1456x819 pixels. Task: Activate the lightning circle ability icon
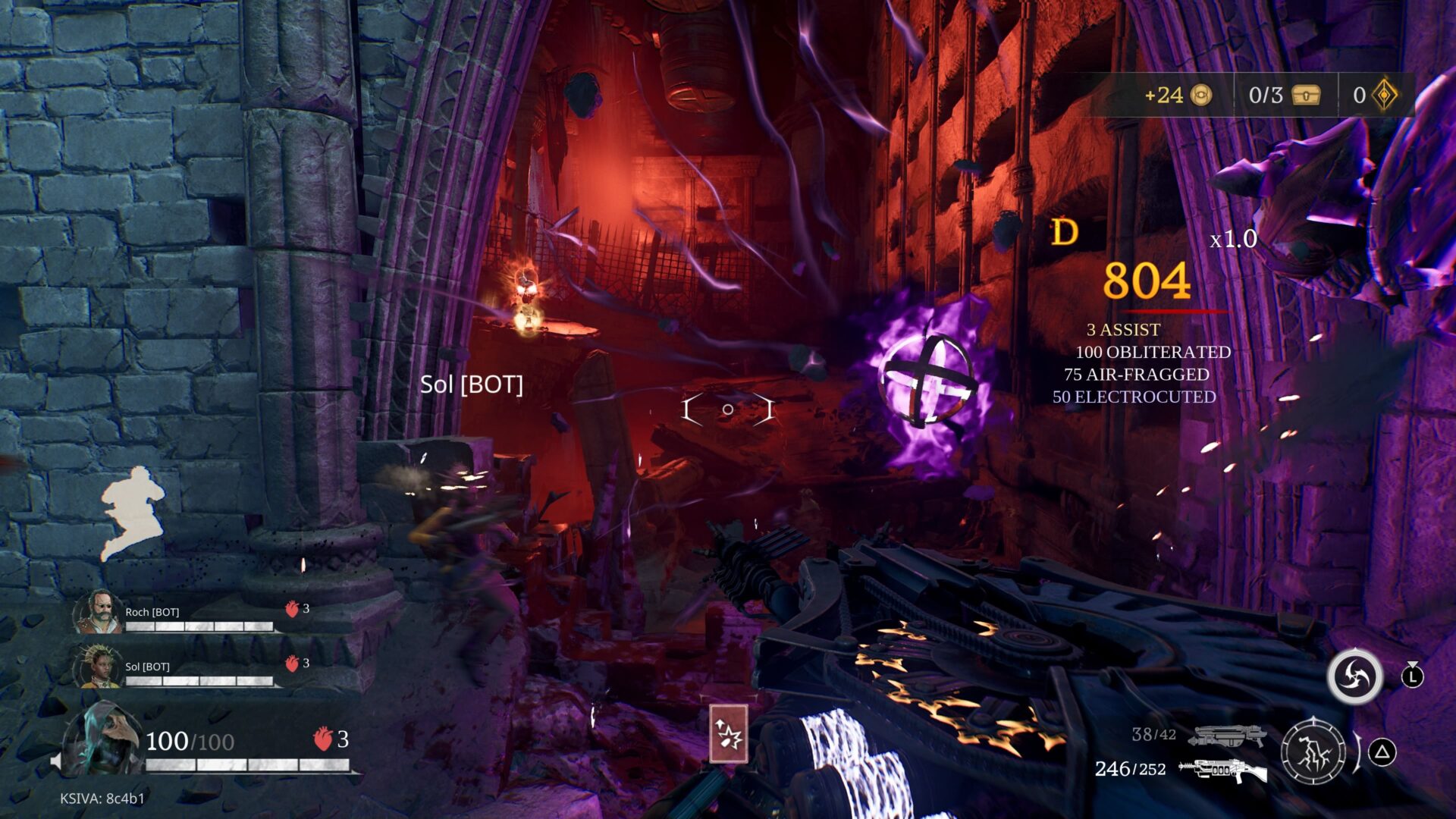(x=1313, y=752)
